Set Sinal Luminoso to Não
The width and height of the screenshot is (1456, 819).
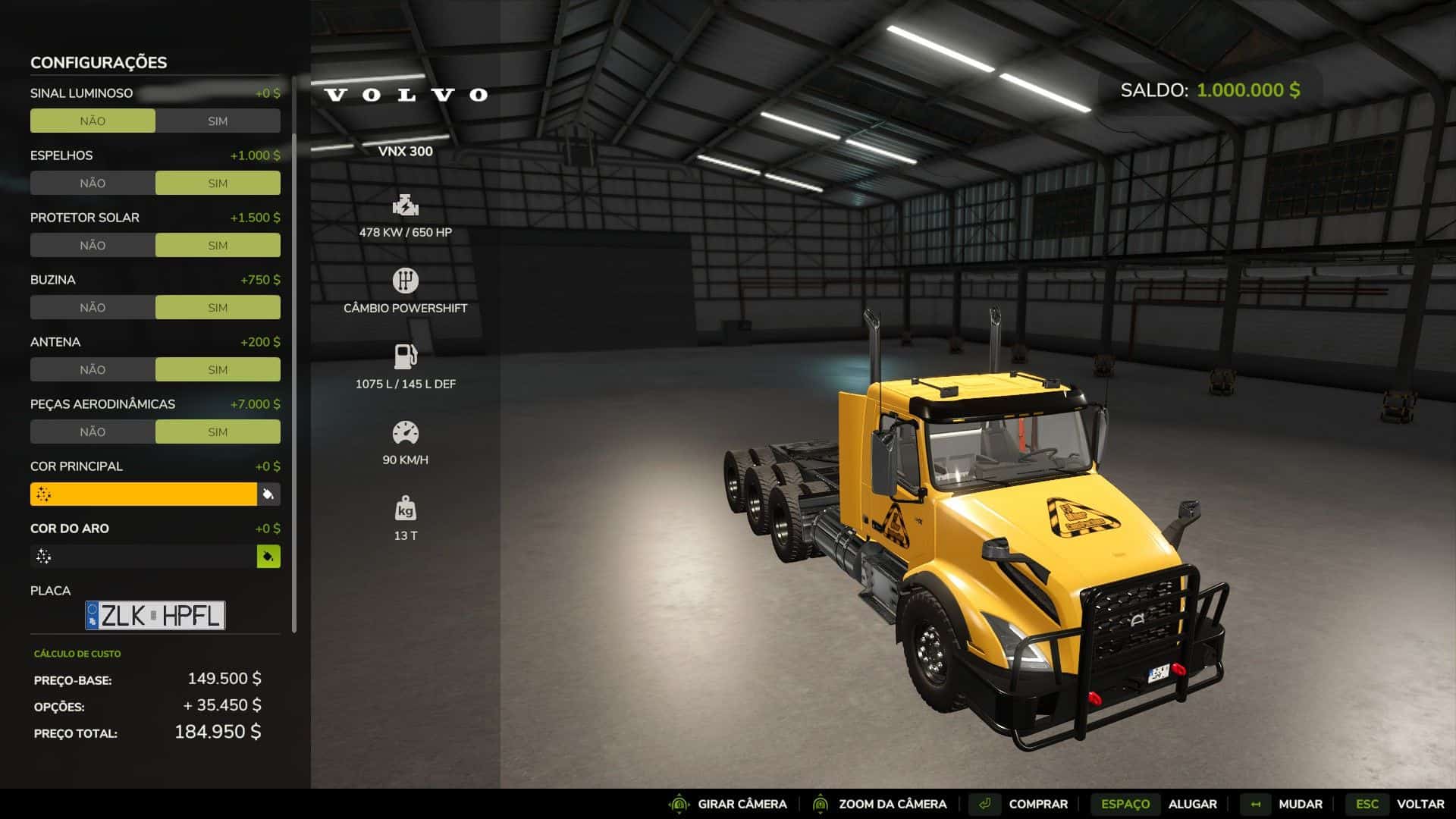[x=93, y=121]
